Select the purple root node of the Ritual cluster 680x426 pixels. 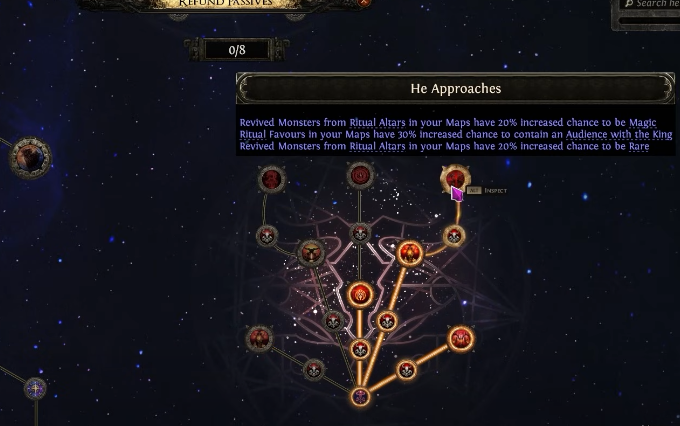tap(360, 396)
